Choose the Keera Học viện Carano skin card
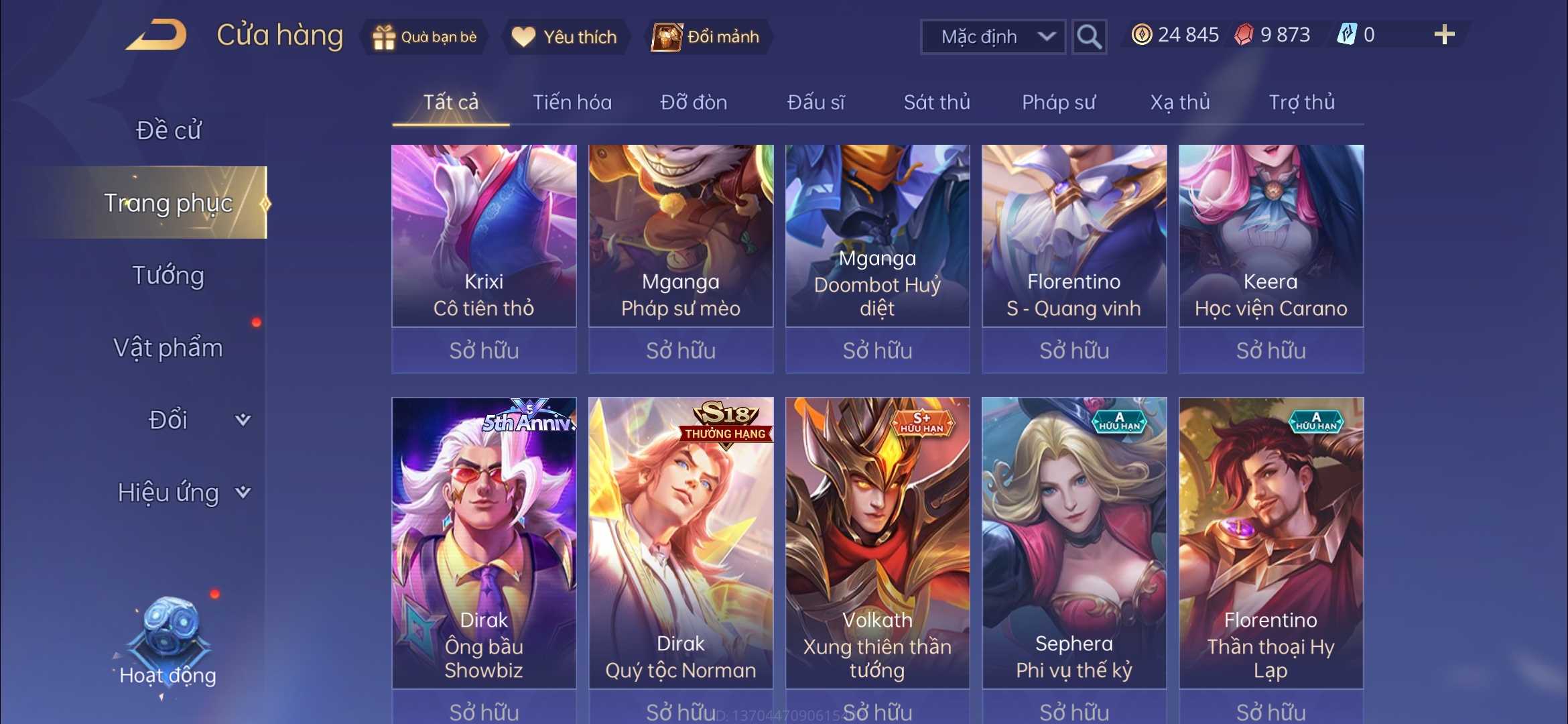Screen dimensions: 1568x724 click(x=1270, y=236)
